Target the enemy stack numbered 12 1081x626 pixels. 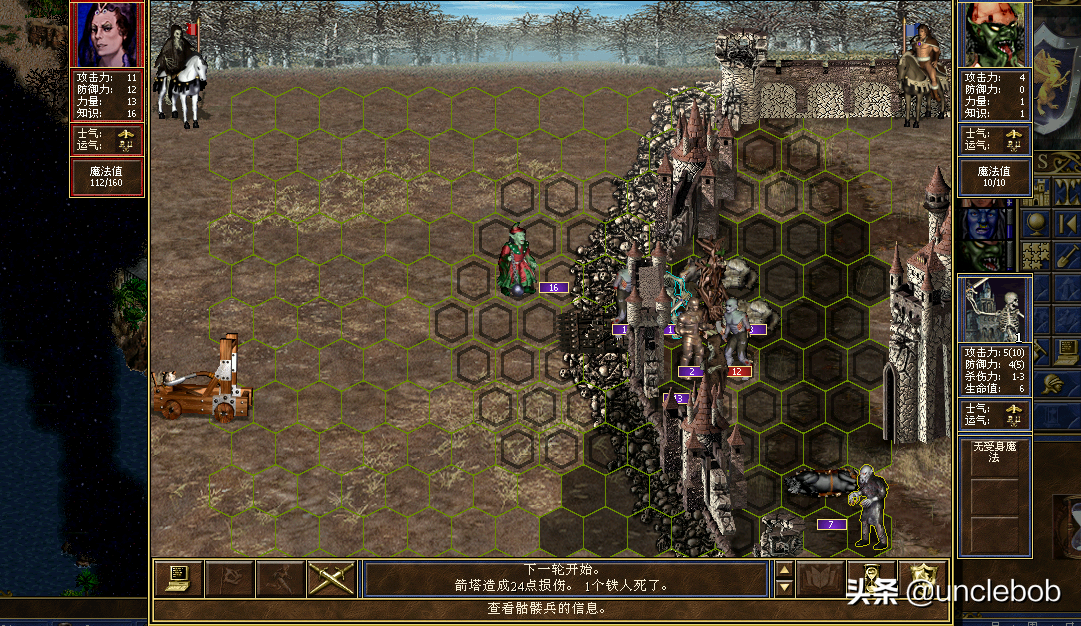[x=737, y=335]
